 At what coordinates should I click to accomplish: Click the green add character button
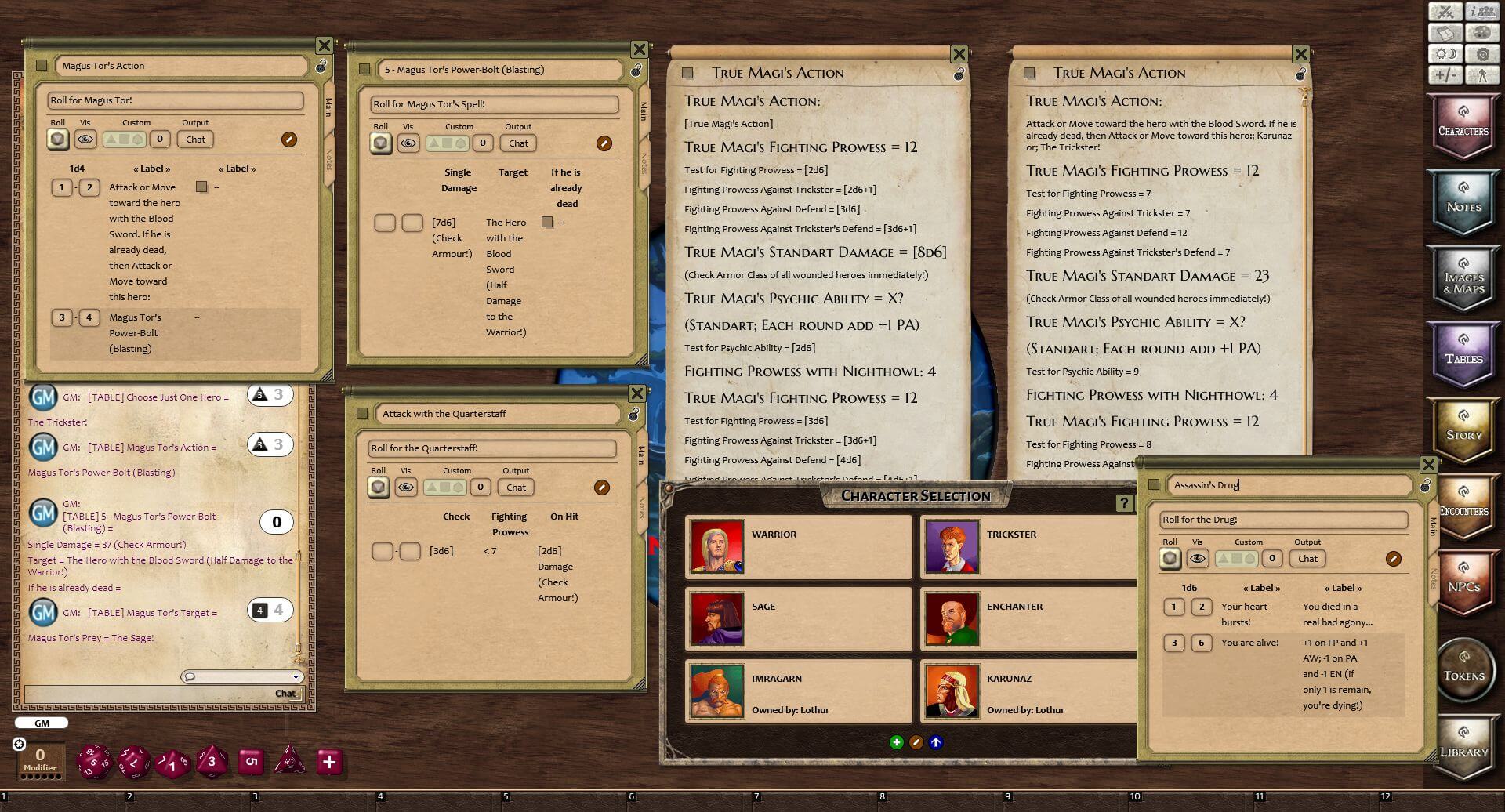(x=897, y=742)
